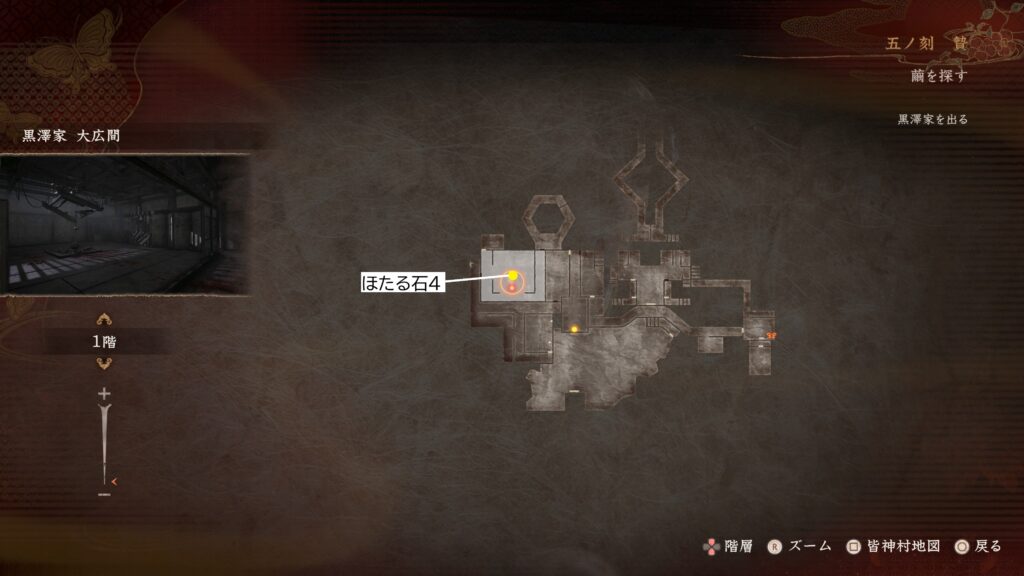This screenshot has height=576, width=1024.
Task: Select the 繭を探す objective text
Action: [x=940, y=76]
